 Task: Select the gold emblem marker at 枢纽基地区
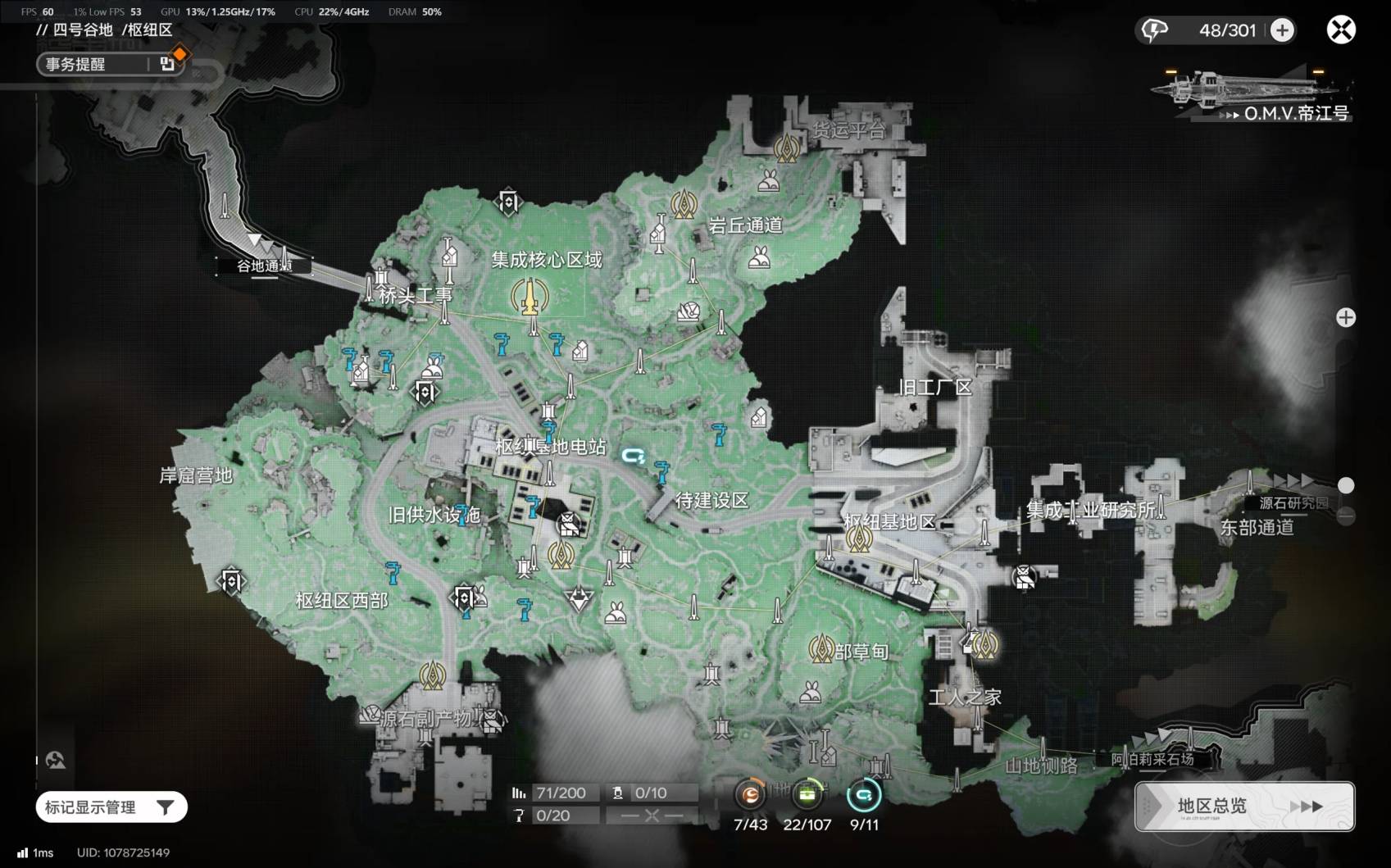point(859,539)
